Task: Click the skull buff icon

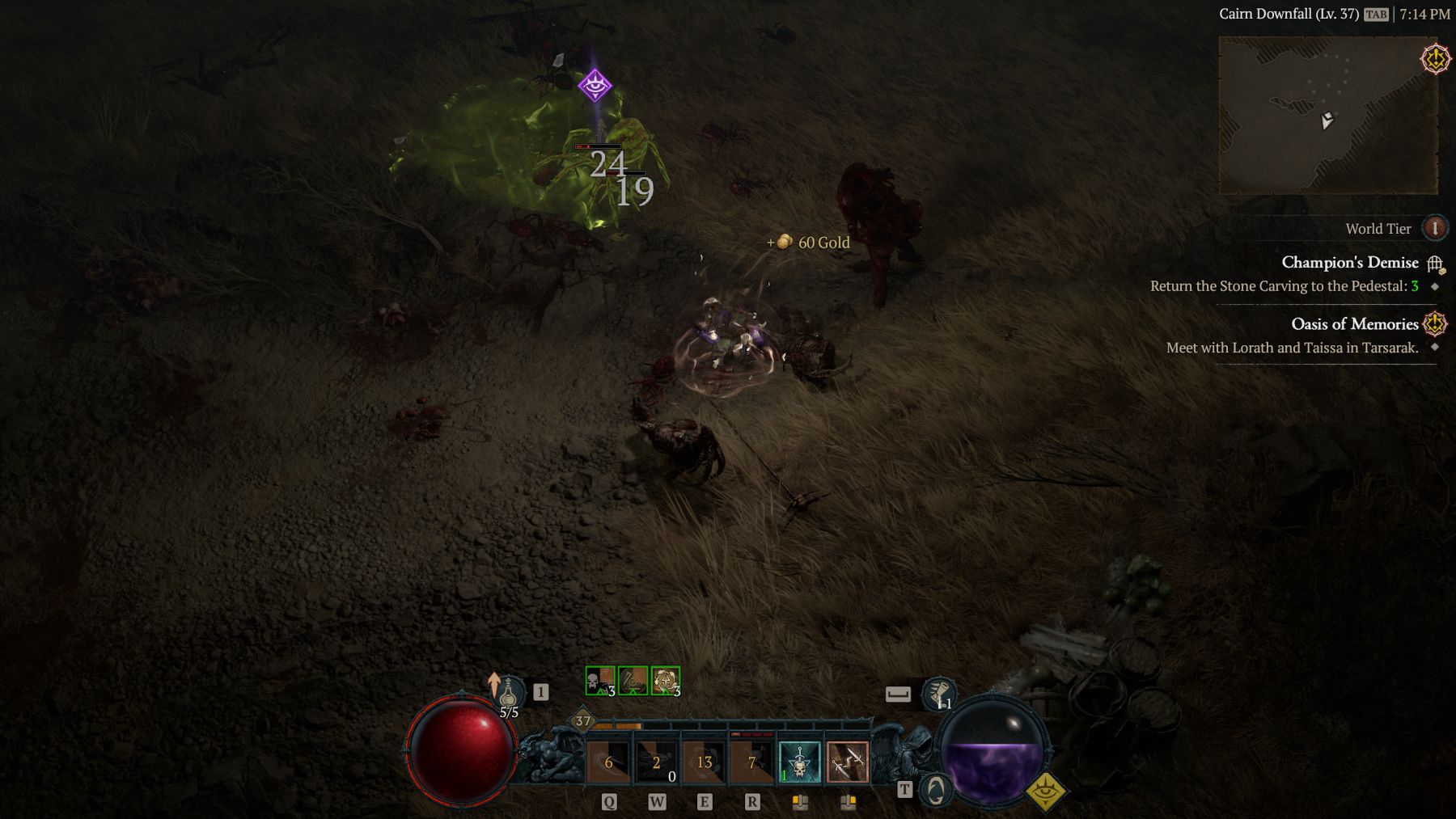Action: click(600, 681)
